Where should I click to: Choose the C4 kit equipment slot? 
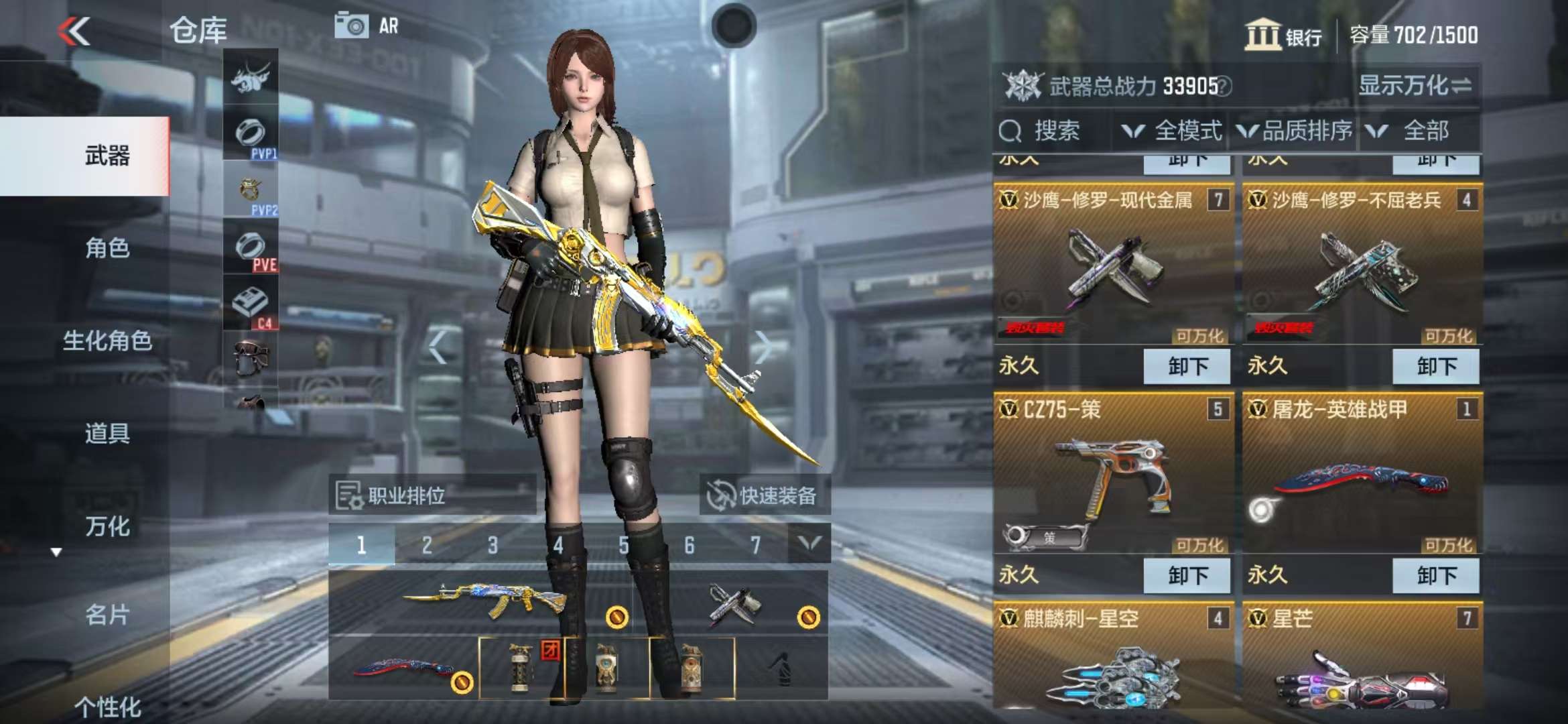coord(251,305)
